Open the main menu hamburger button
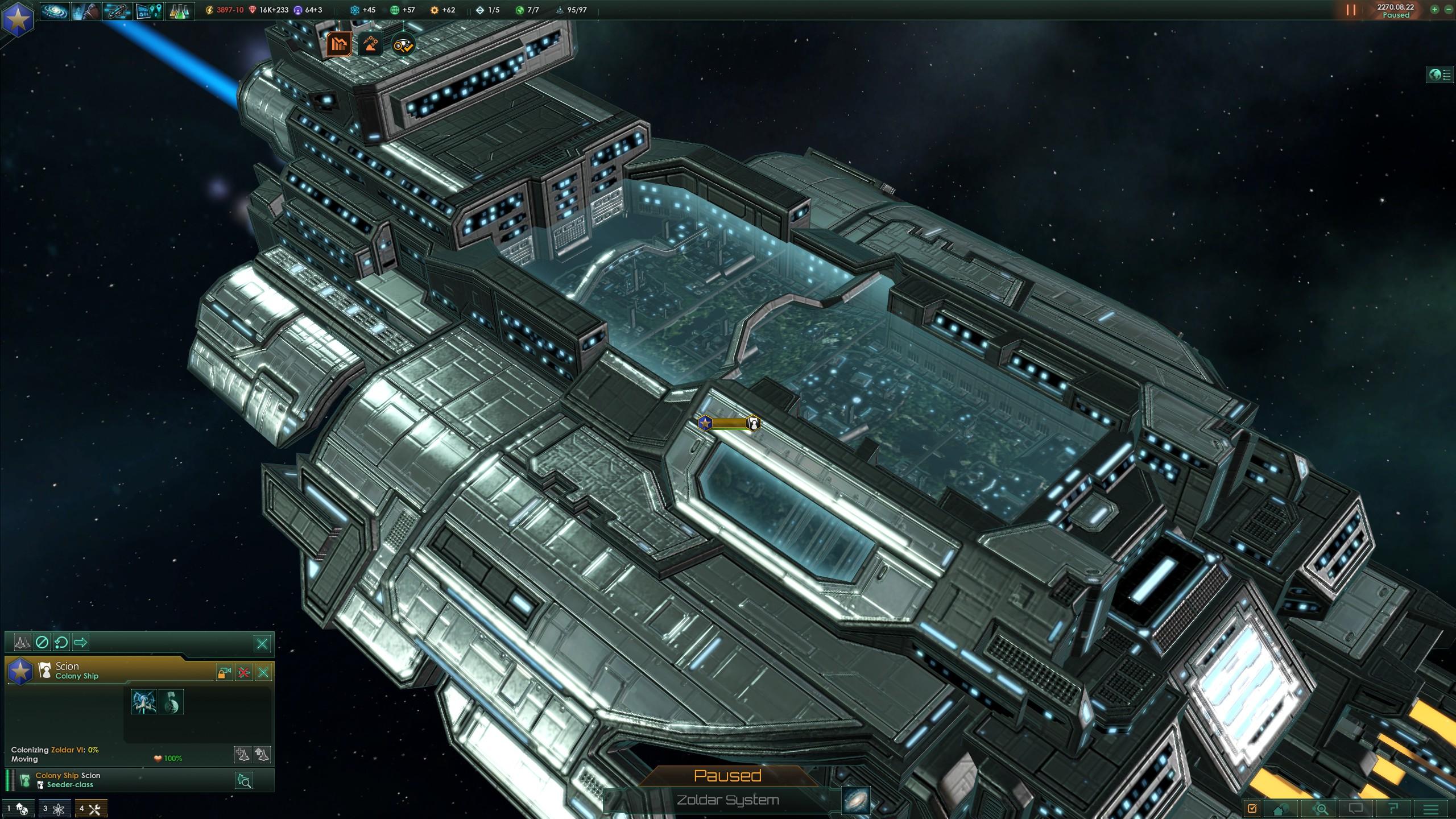 coord(1432,809)
